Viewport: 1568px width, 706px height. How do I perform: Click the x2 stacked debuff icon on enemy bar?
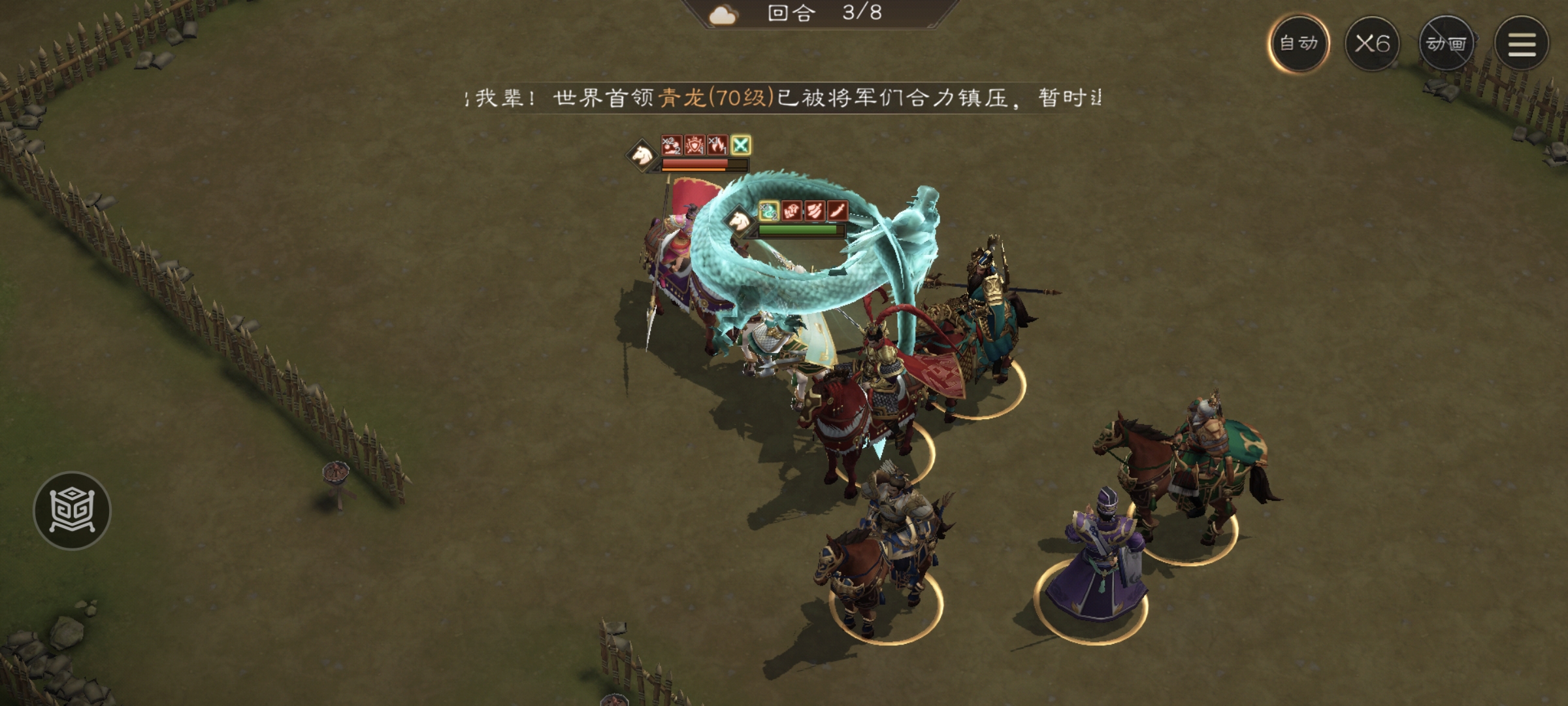pos(672,145)
